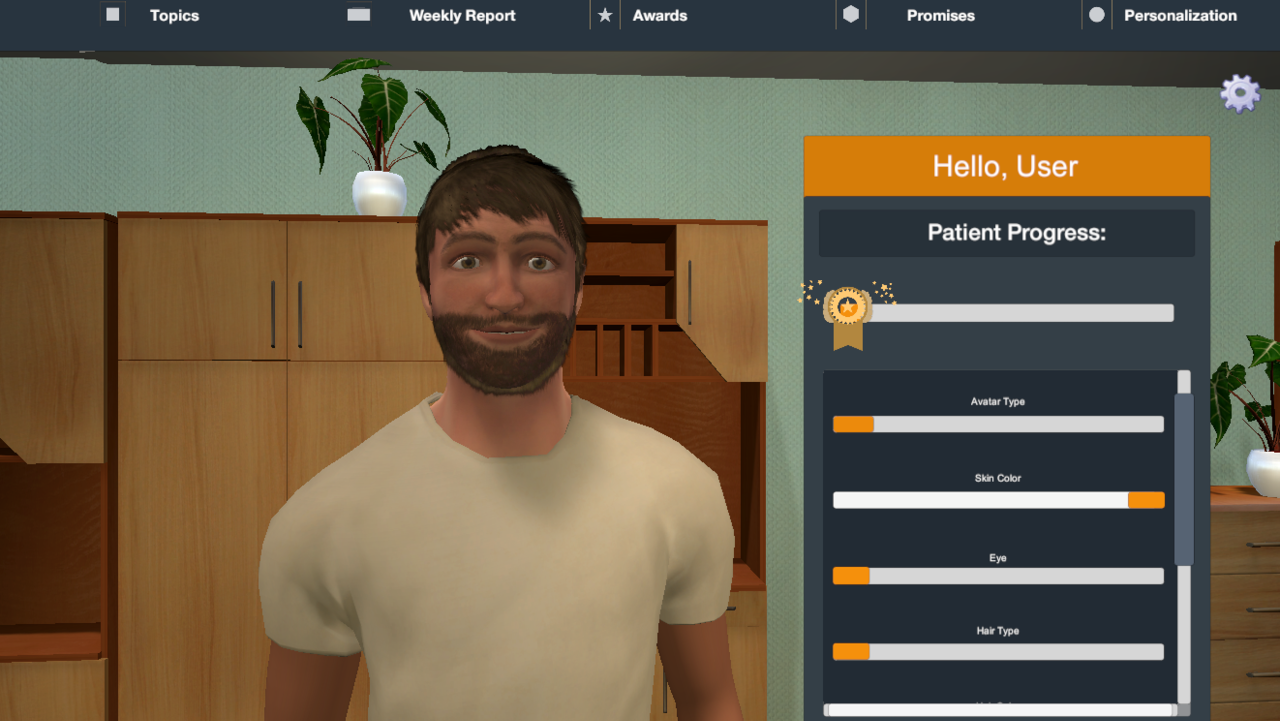This screenshot has width=1280, height=721.
Task: Show the Awards tab
Action: pos(659,16)
